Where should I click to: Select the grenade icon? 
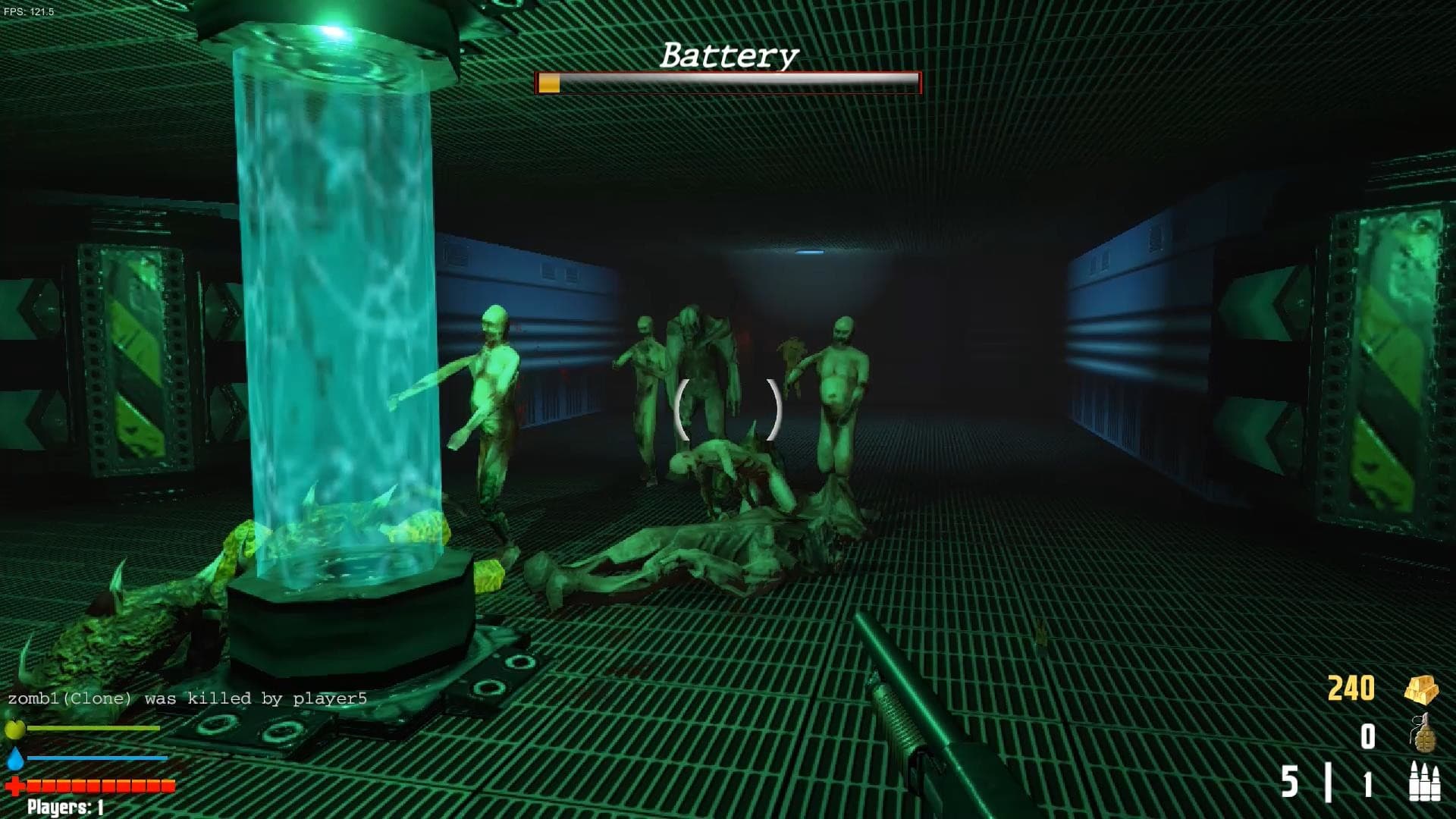[1423, 734]
